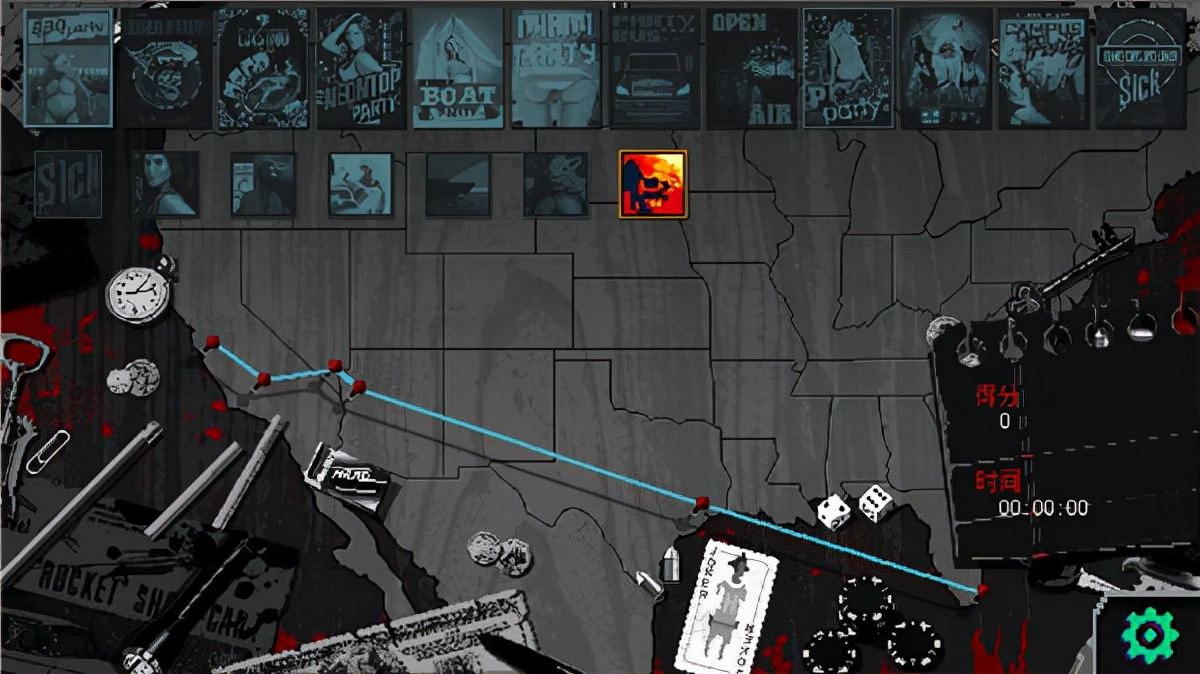Select the Open Air level poster
Viewport: 1200px width, 674px height.
(752, 68)
